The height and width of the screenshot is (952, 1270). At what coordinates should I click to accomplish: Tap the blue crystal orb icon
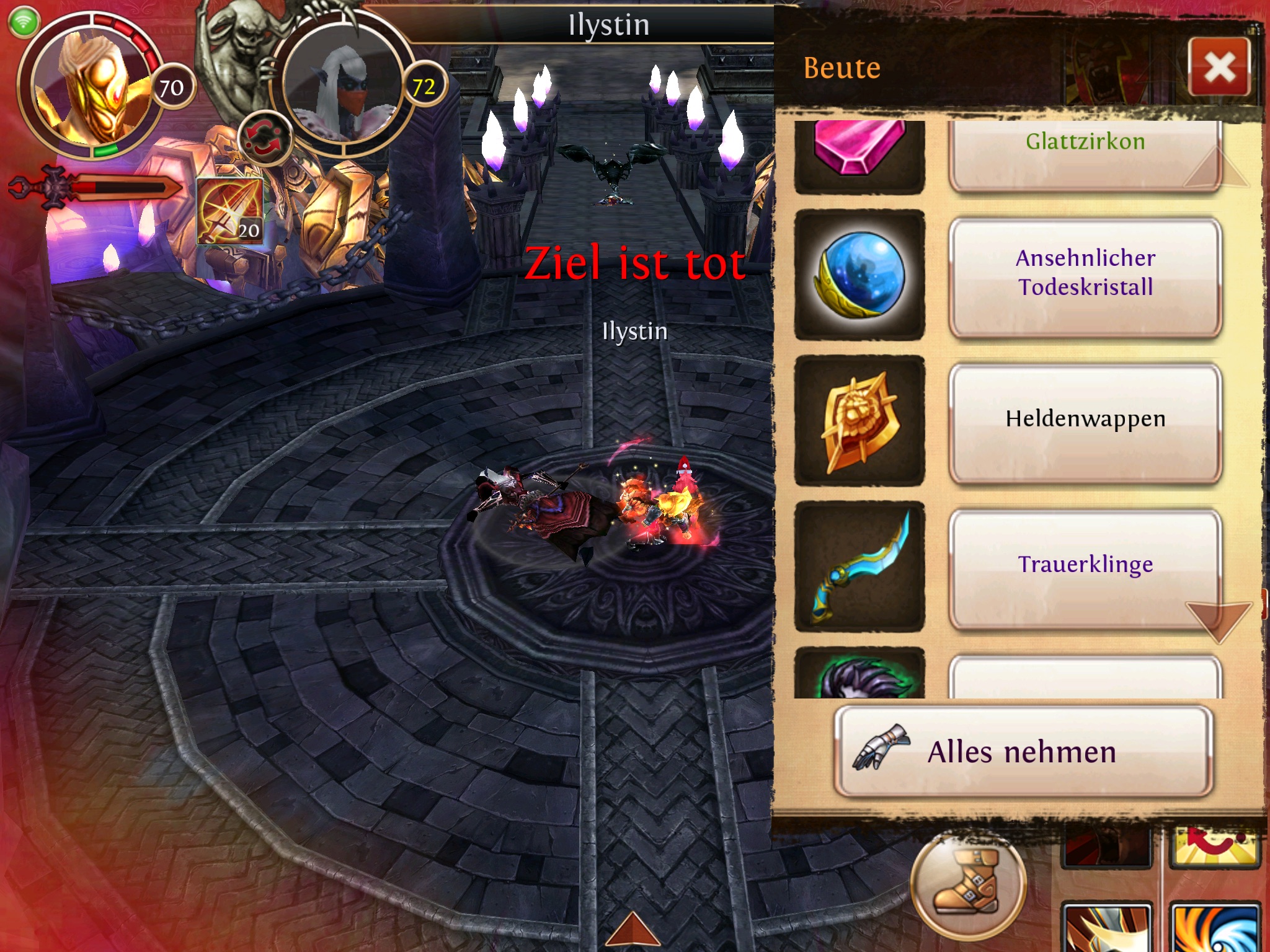(x=859, y=275)
